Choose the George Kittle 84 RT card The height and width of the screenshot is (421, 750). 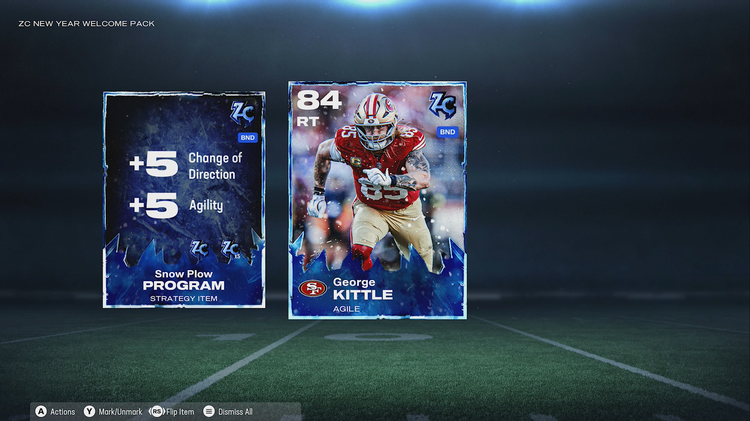coord(377,199)
